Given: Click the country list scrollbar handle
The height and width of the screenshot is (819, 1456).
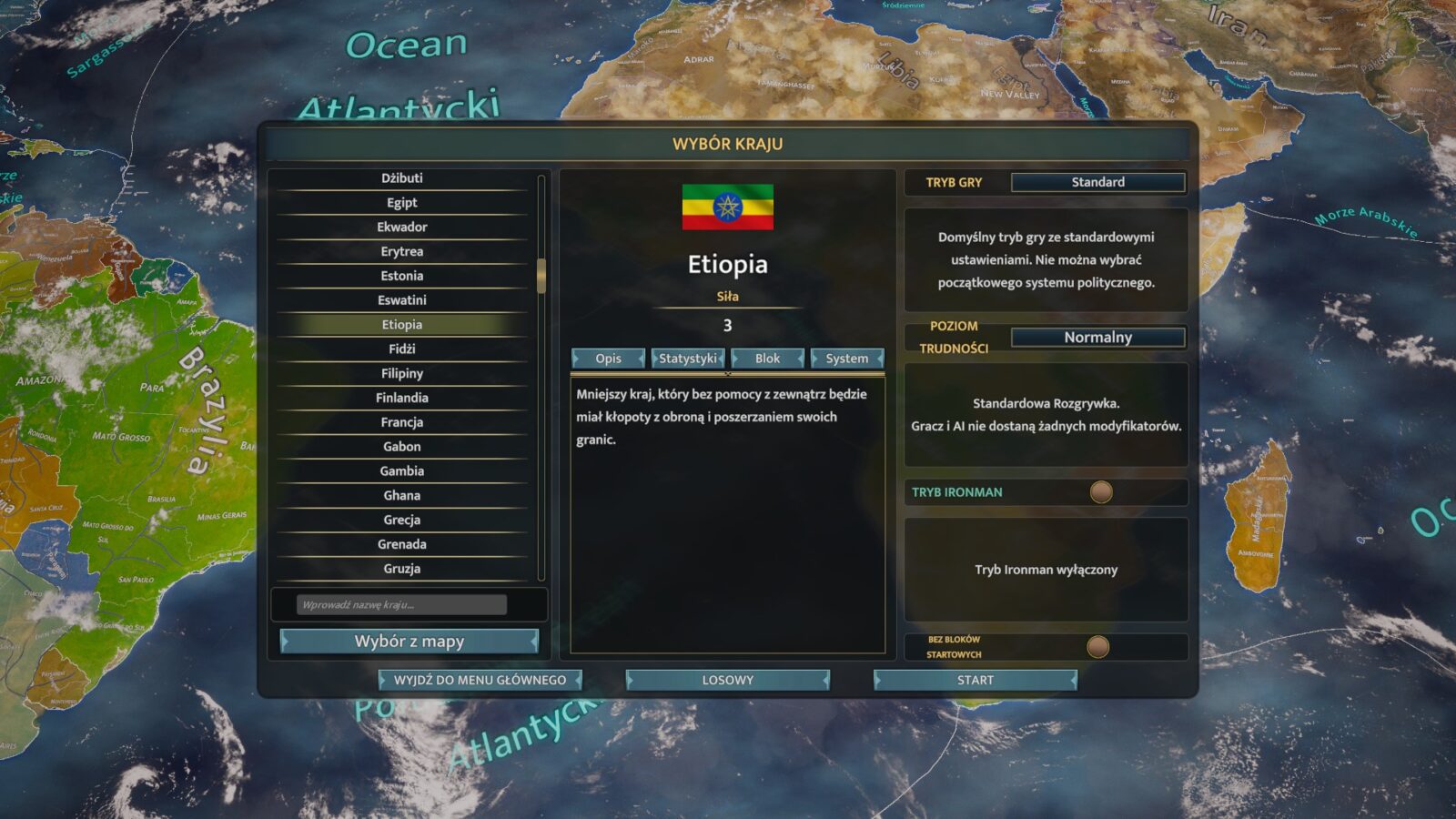Looking at the screenshot, I should pyautogui.click(x=541, y=276).
